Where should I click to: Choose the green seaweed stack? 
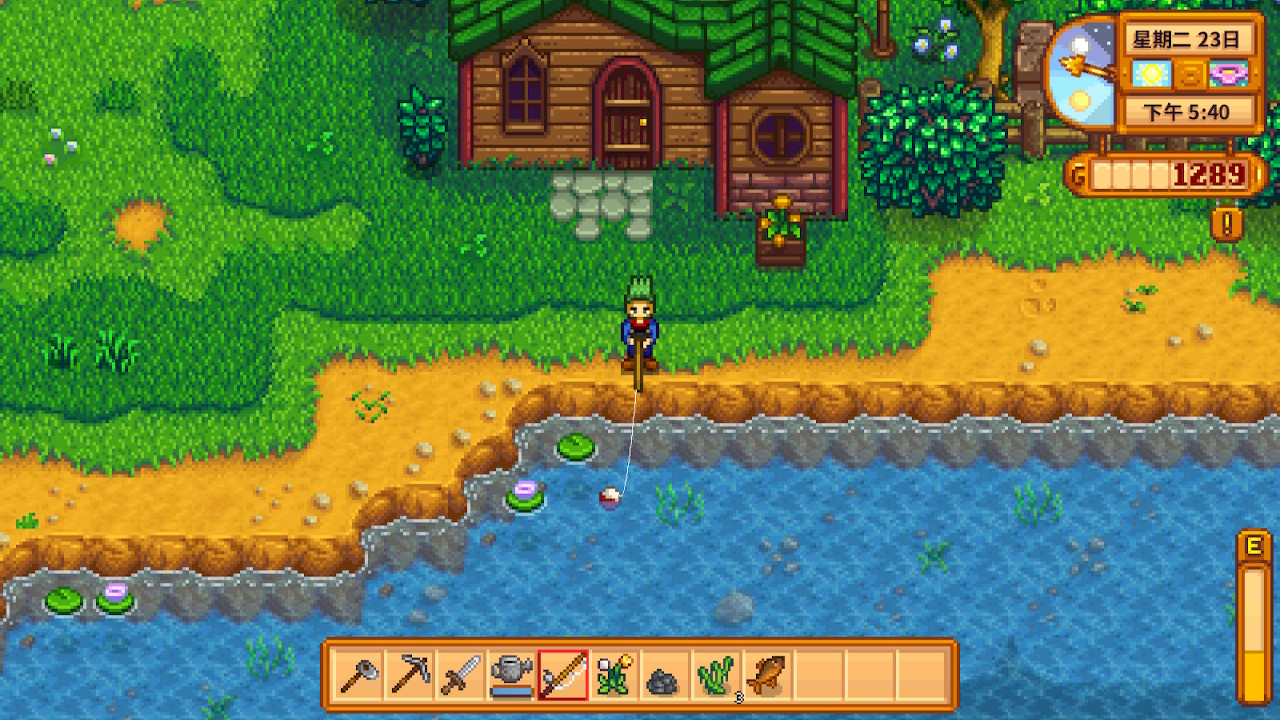tap(717, 675)
